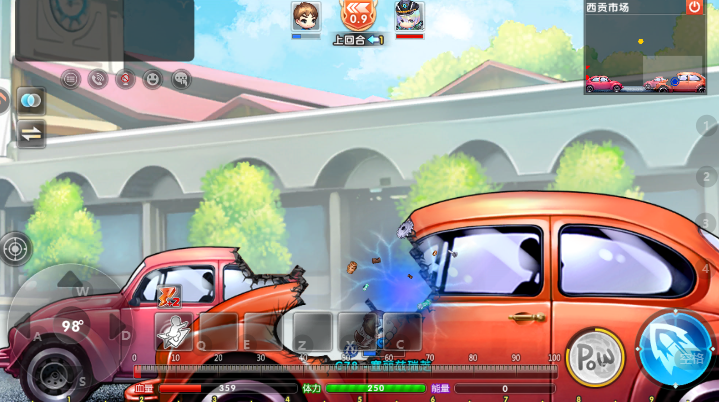Open the smiley emoji menu
Viewport: 719px width, 402px height.
coord(152,79)
